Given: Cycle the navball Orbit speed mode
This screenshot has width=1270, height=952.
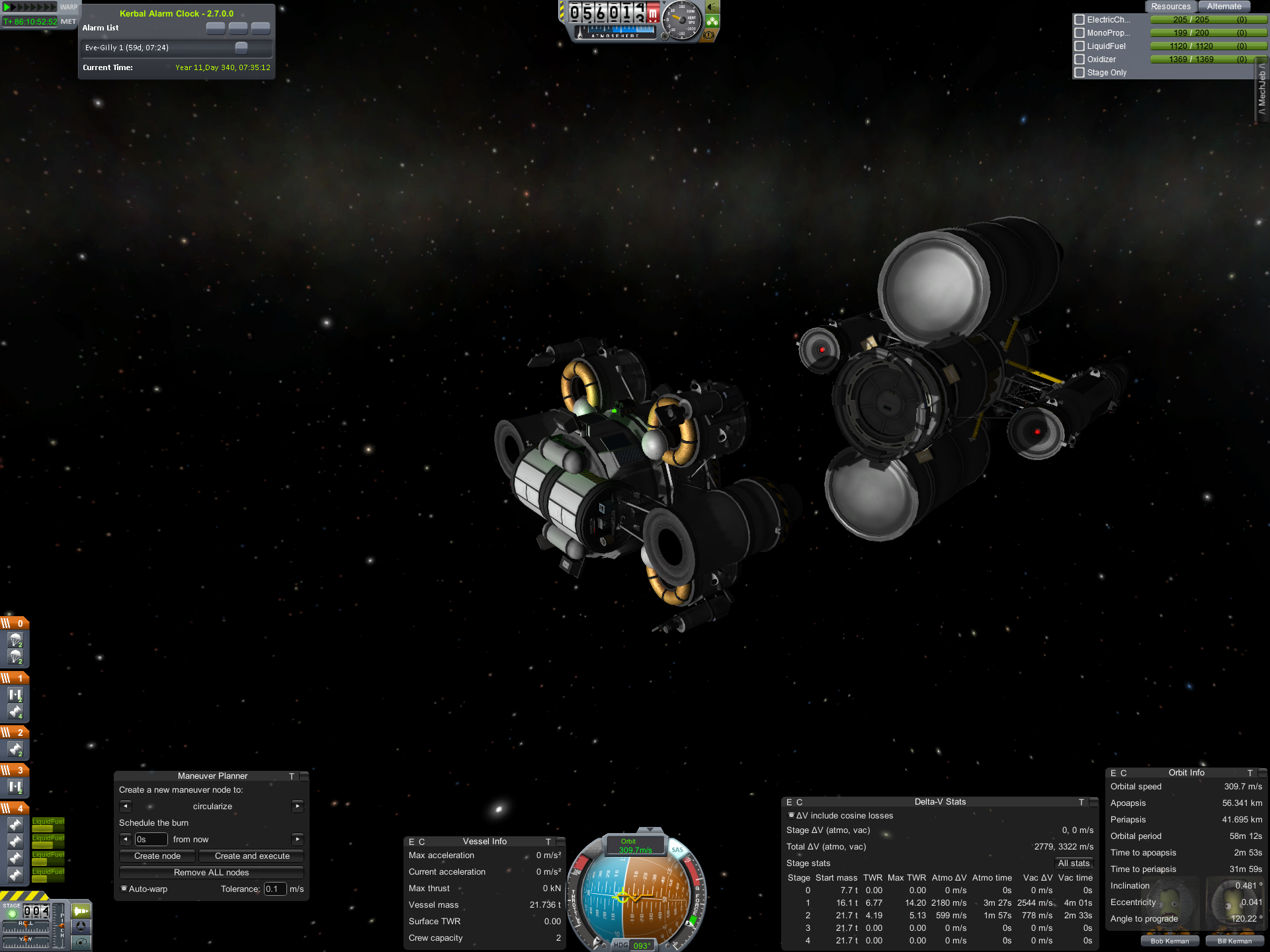Looking at the screenshot, I should pyautogui.click(x=634, y=846).
